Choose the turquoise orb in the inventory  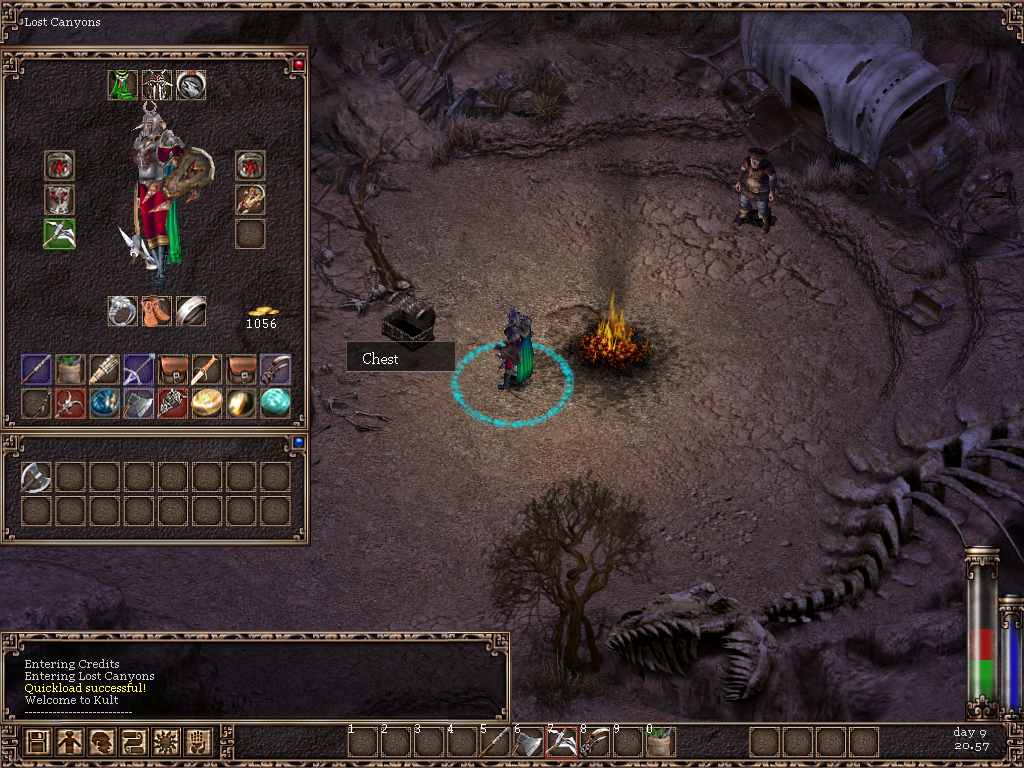[x=275, y=402]
